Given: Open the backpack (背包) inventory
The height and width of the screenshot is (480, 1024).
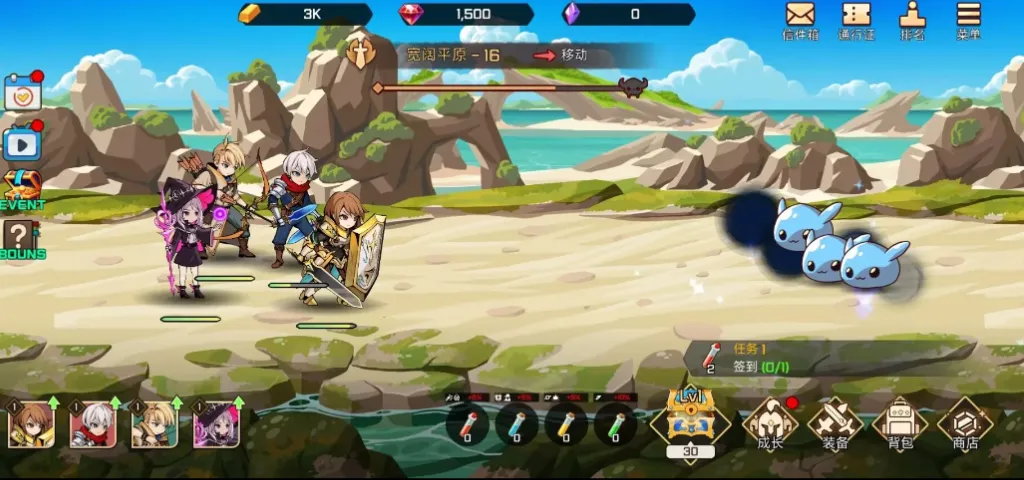Looking at the screenshot, I should pyautogui.click(x=900, y=423).
